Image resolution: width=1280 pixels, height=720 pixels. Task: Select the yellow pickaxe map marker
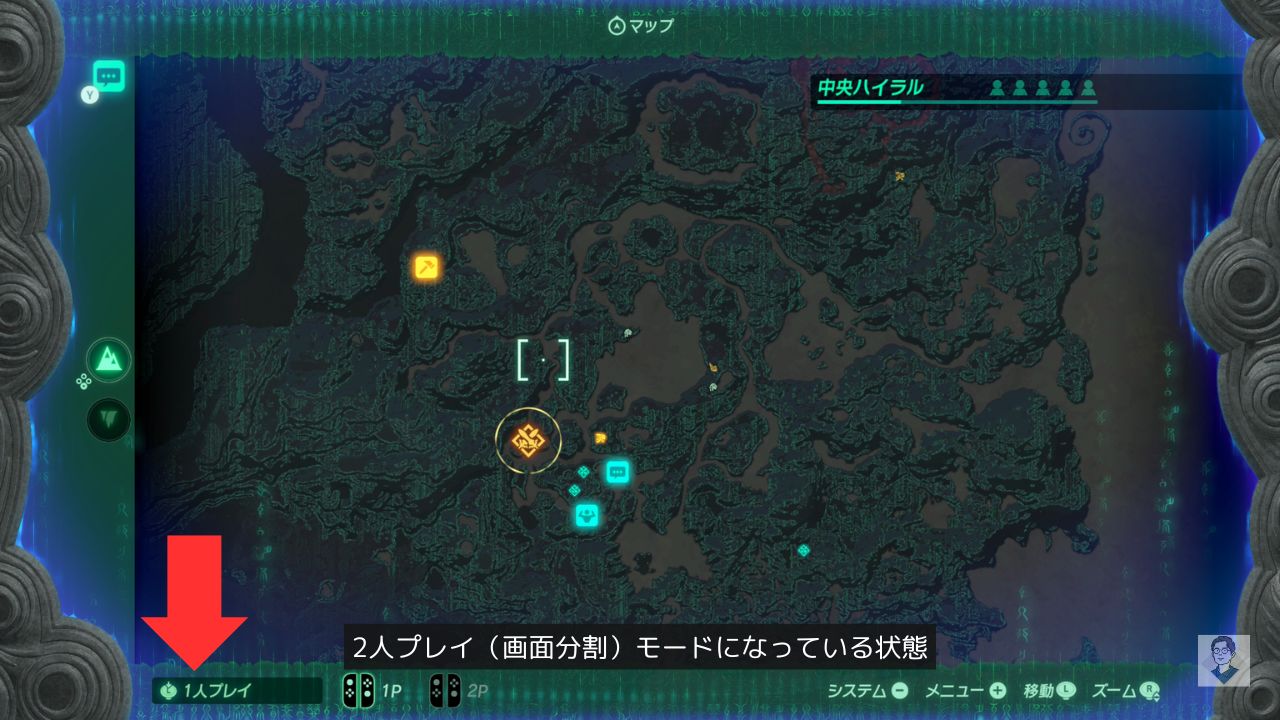click(x=427, y=267)
